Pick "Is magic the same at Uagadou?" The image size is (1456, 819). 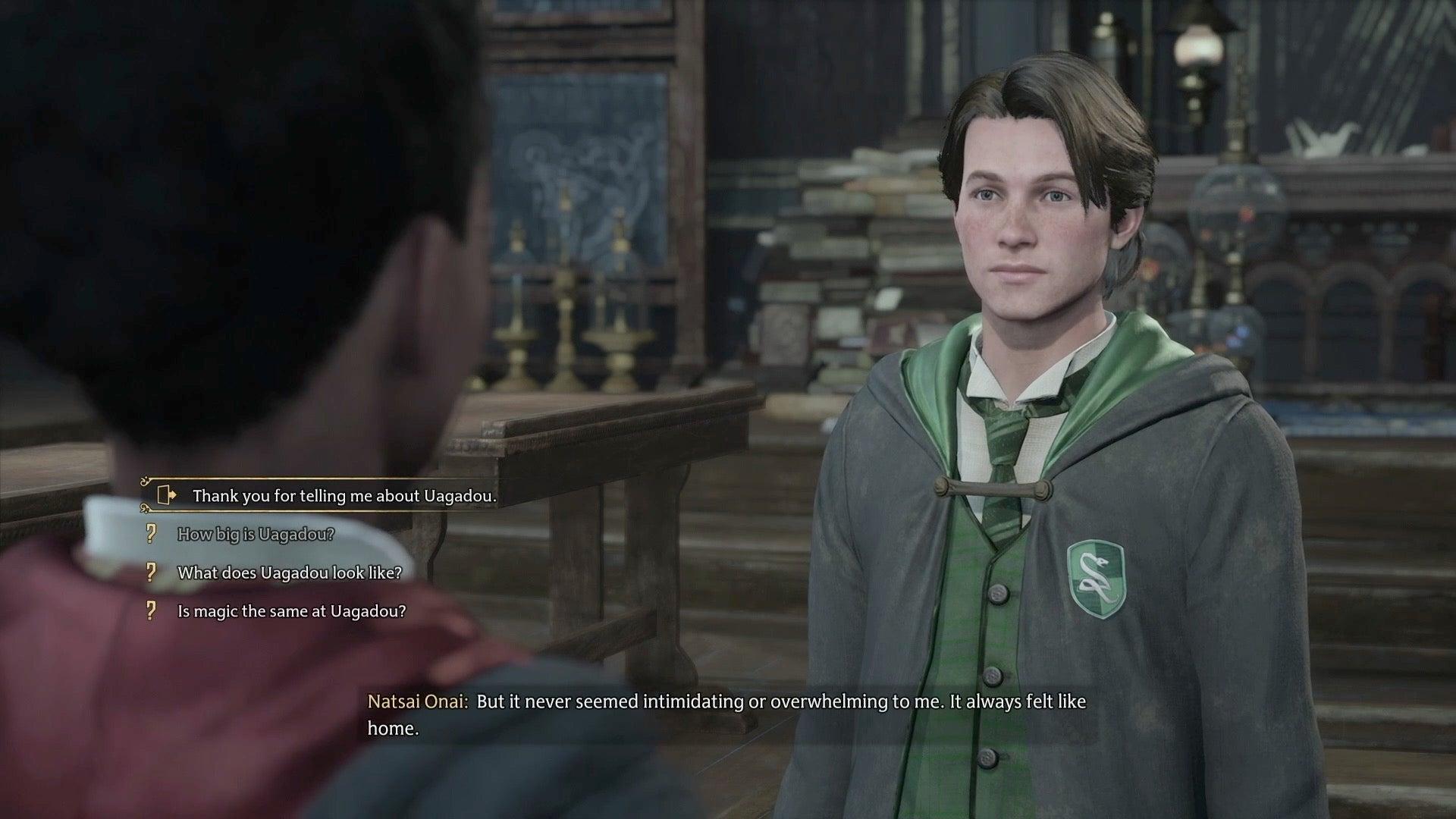(291, 611)
